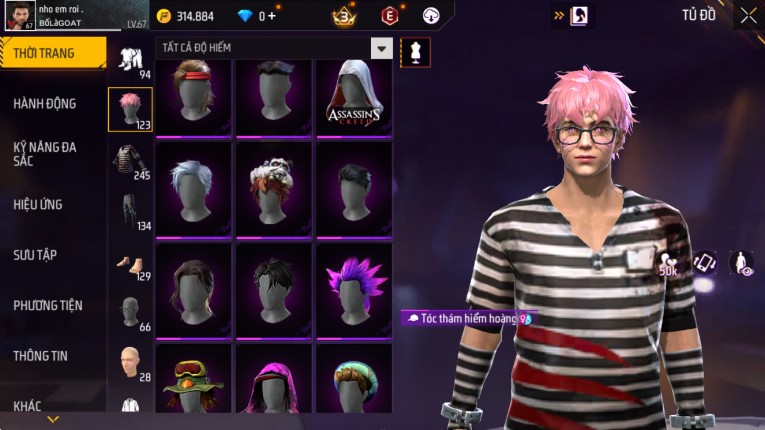
Task: Select the silver-white hair item
Action: 194,190
